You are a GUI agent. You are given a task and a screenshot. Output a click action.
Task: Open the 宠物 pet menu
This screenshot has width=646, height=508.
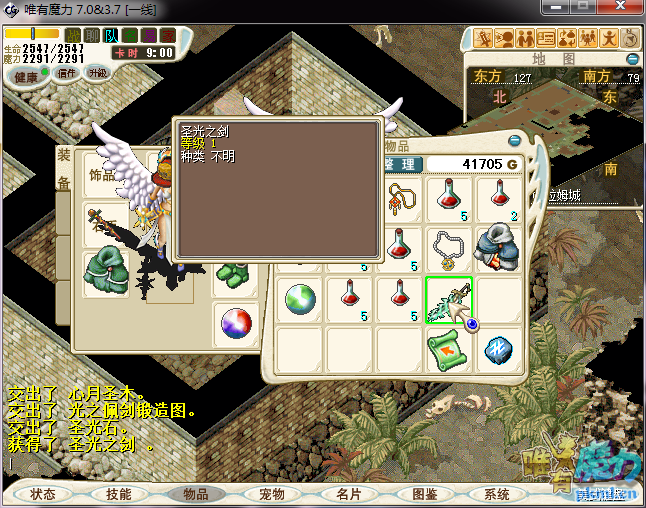[272, 494]
